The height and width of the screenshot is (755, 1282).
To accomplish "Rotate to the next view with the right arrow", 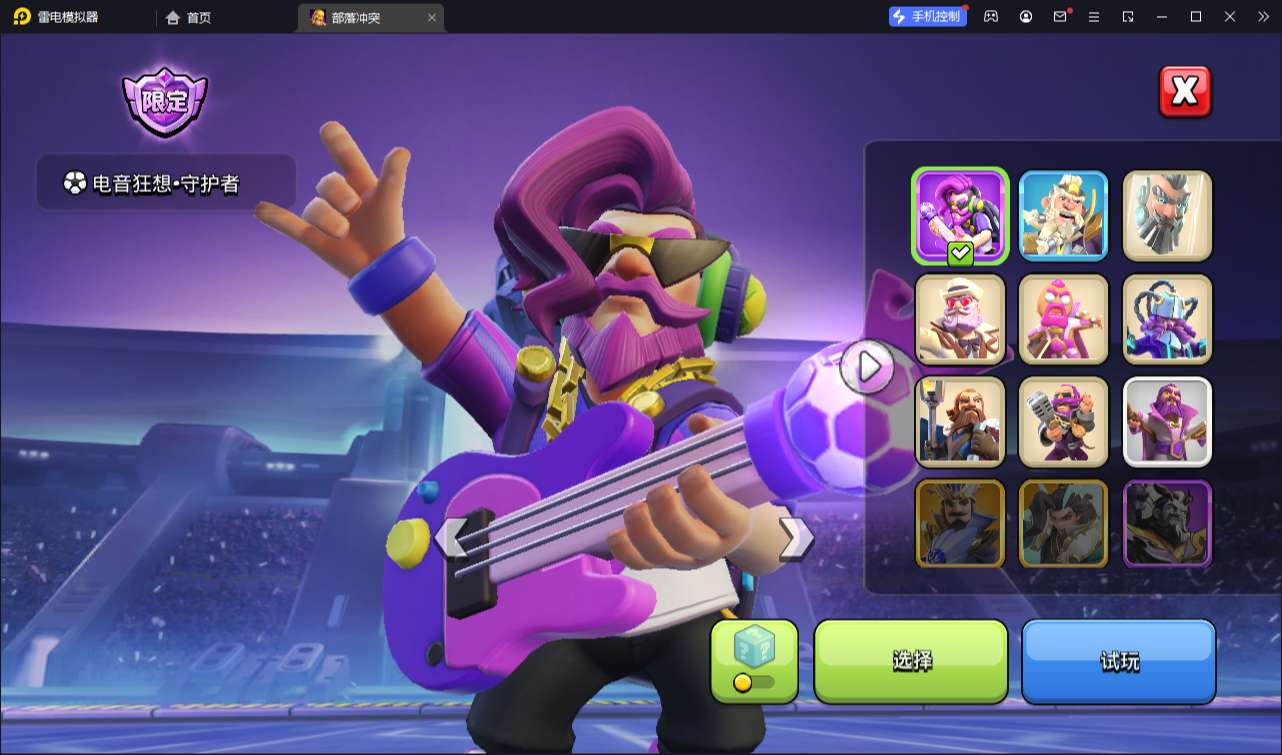I will point(795,538).
